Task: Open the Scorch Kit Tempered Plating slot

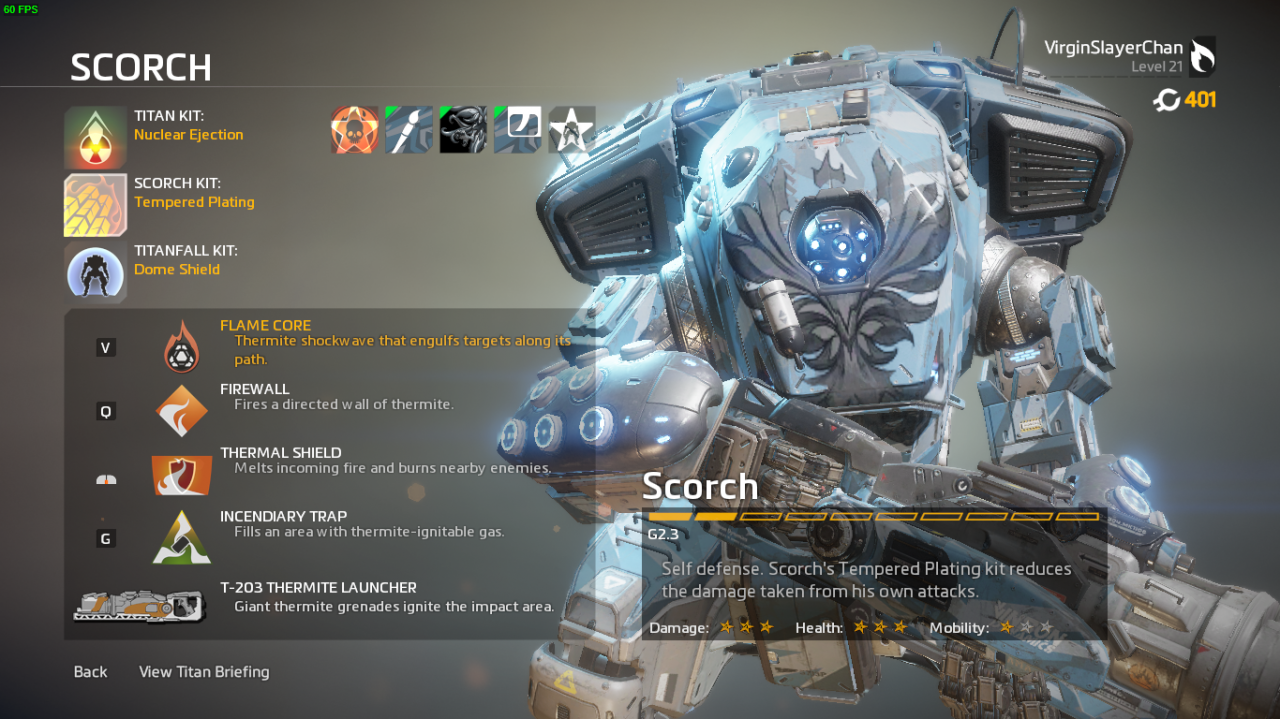Action: click(x=96, y=205)
